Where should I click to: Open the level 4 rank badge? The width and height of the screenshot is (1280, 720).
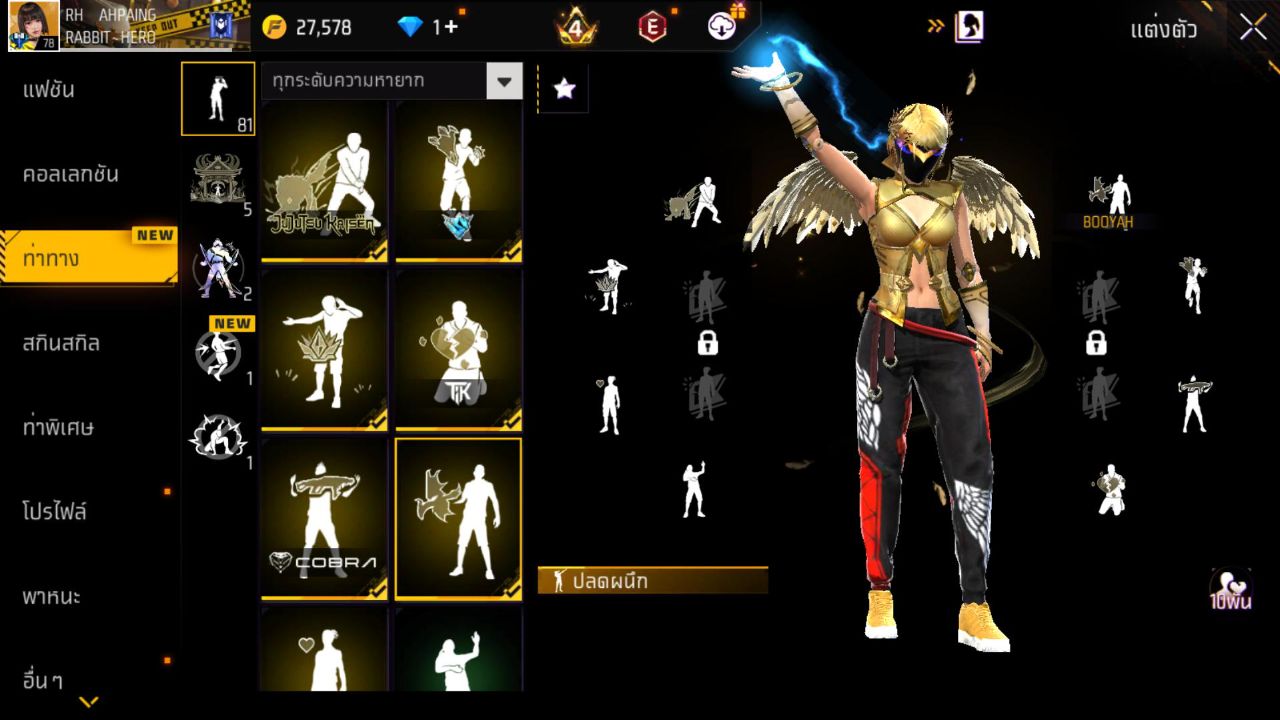click(x=577, y=27)
